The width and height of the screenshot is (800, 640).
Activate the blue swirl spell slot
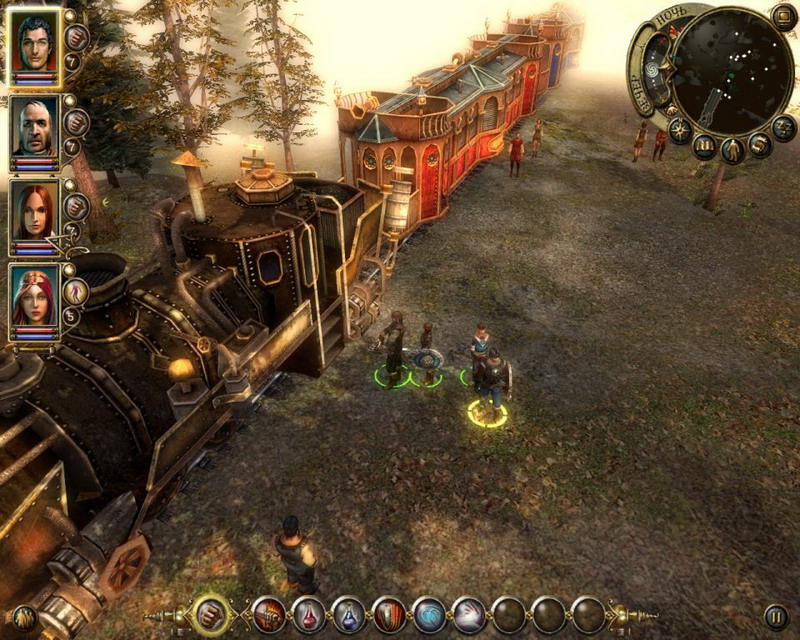point(429,614)
